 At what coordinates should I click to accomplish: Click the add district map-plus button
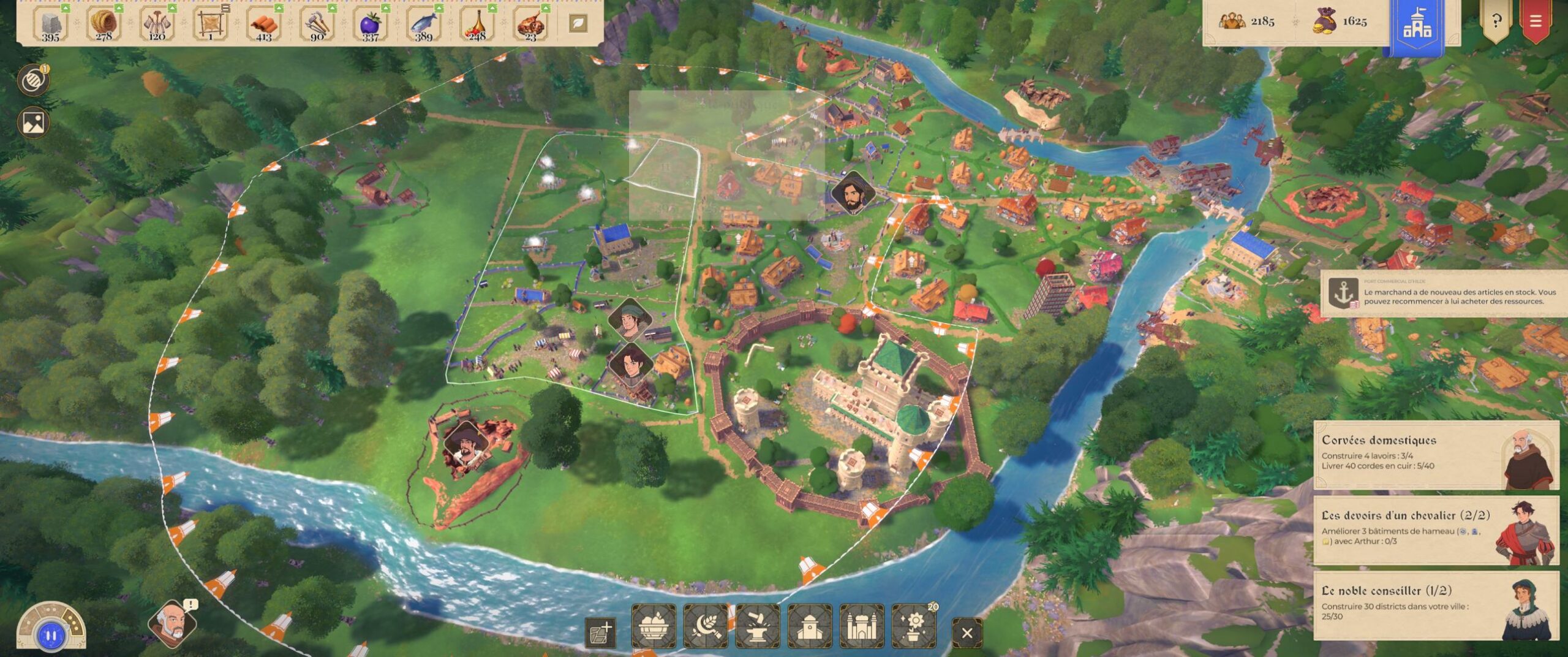click(x=600, y=632)
